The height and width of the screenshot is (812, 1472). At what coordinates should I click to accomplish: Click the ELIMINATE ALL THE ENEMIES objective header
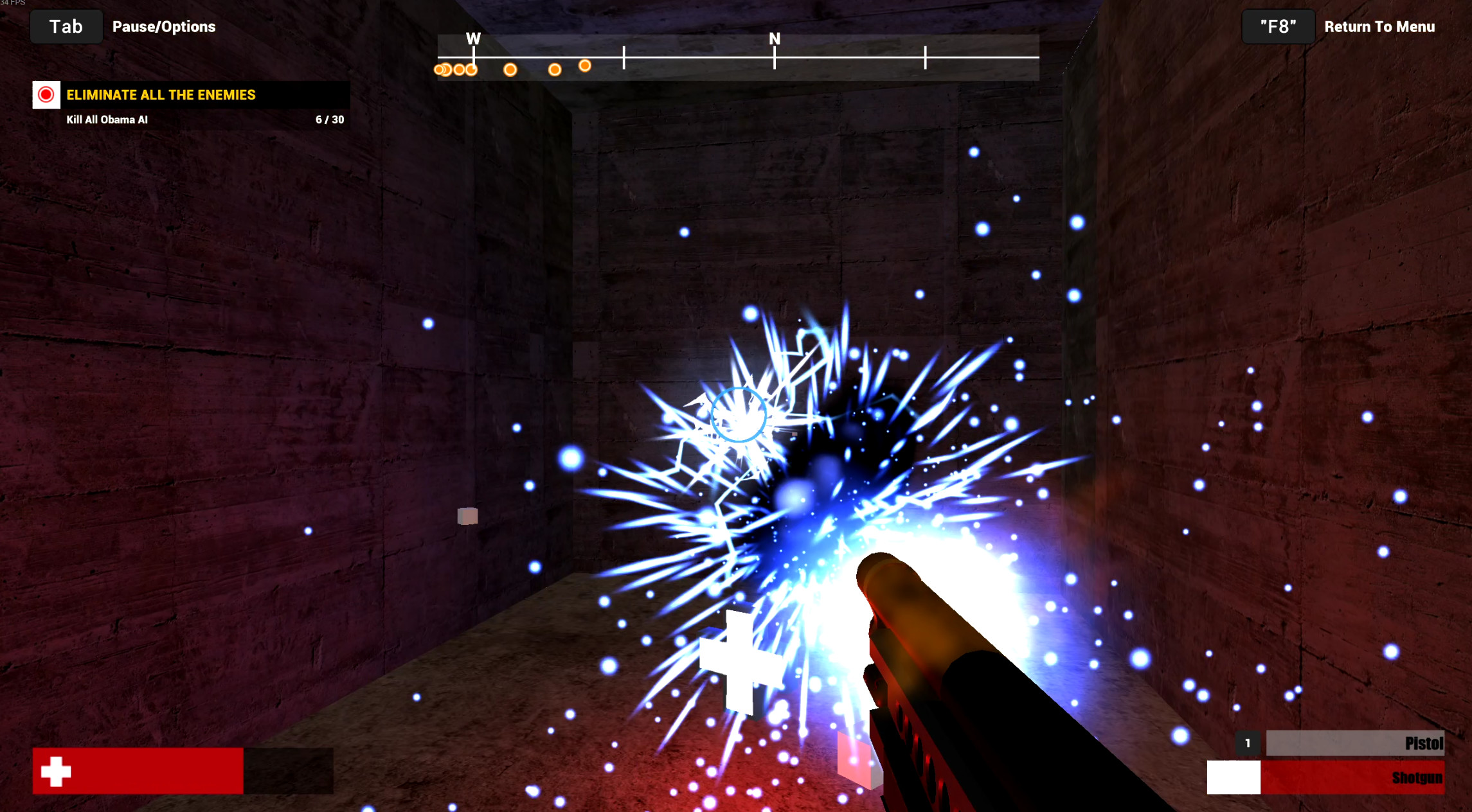(x=160, y=95)
